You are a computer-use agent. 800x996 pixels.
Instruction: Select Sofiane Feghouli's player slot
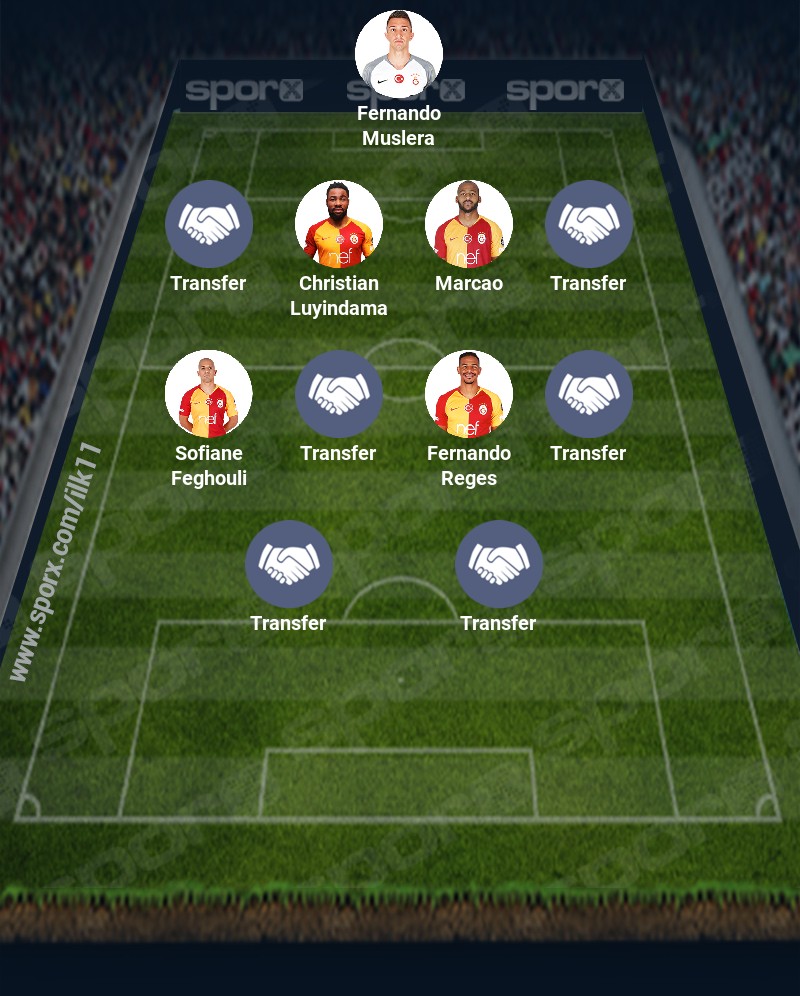point(209,394)
